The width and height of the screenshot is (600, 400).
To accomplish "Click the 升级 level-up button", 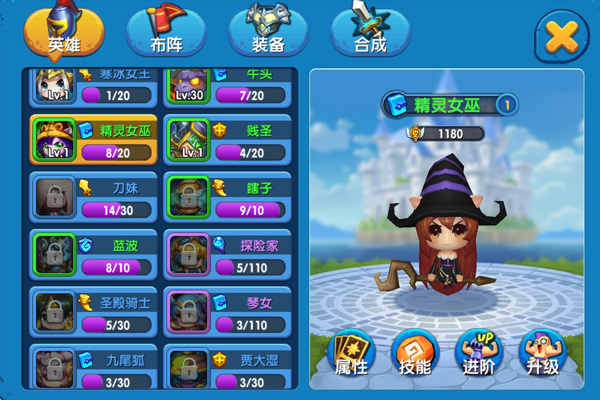I will (x=541, y=353).
